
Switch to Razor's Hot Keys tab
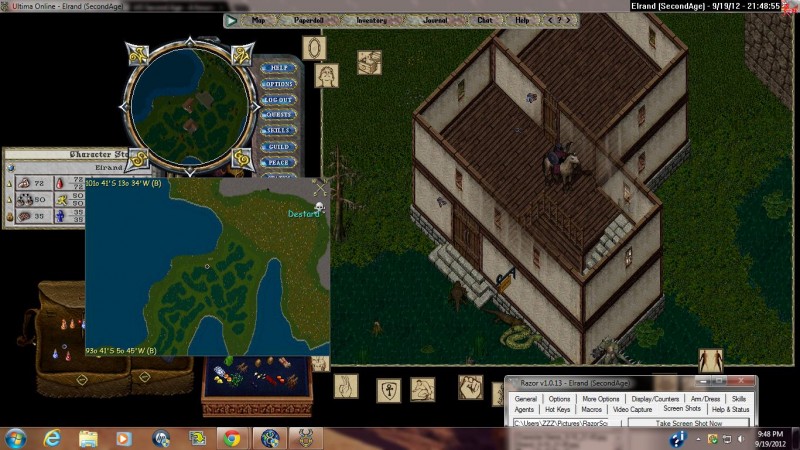click(558, 409)
